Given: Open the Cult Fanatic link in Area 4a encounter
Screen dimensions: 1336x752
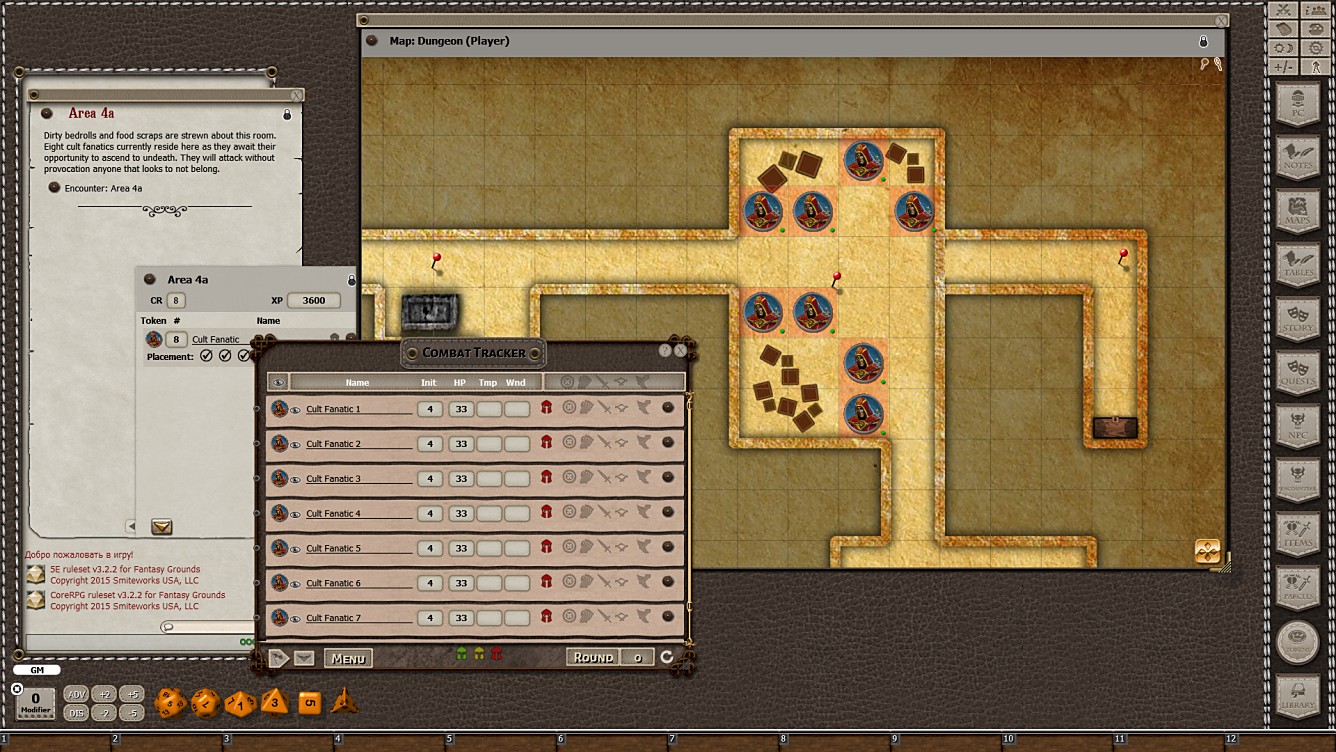Looking at the screenshot, I should coord(217,339).
